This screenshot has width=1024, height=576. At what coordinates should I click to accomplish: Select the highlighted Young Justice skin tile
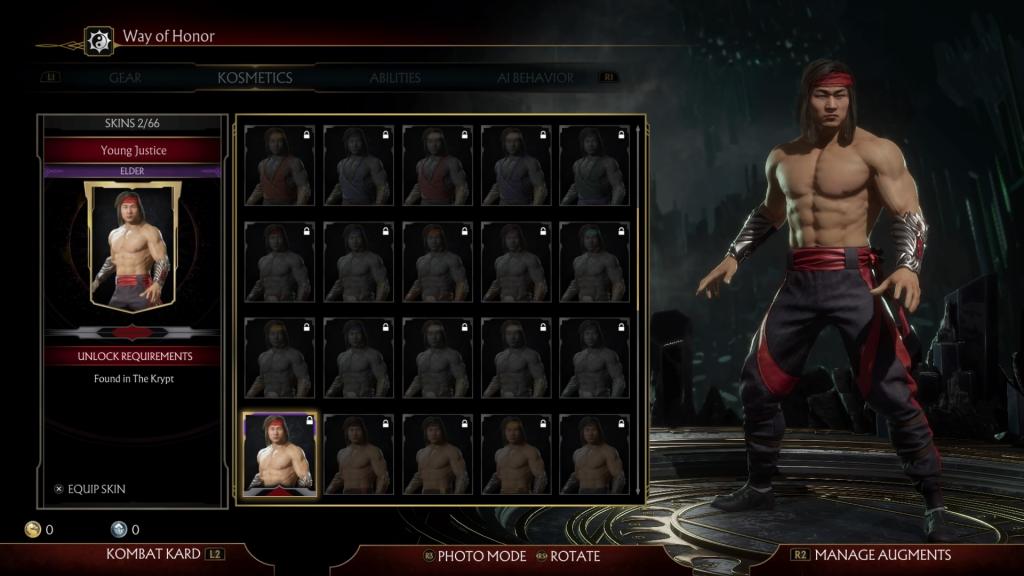click(x=280, y=454)
